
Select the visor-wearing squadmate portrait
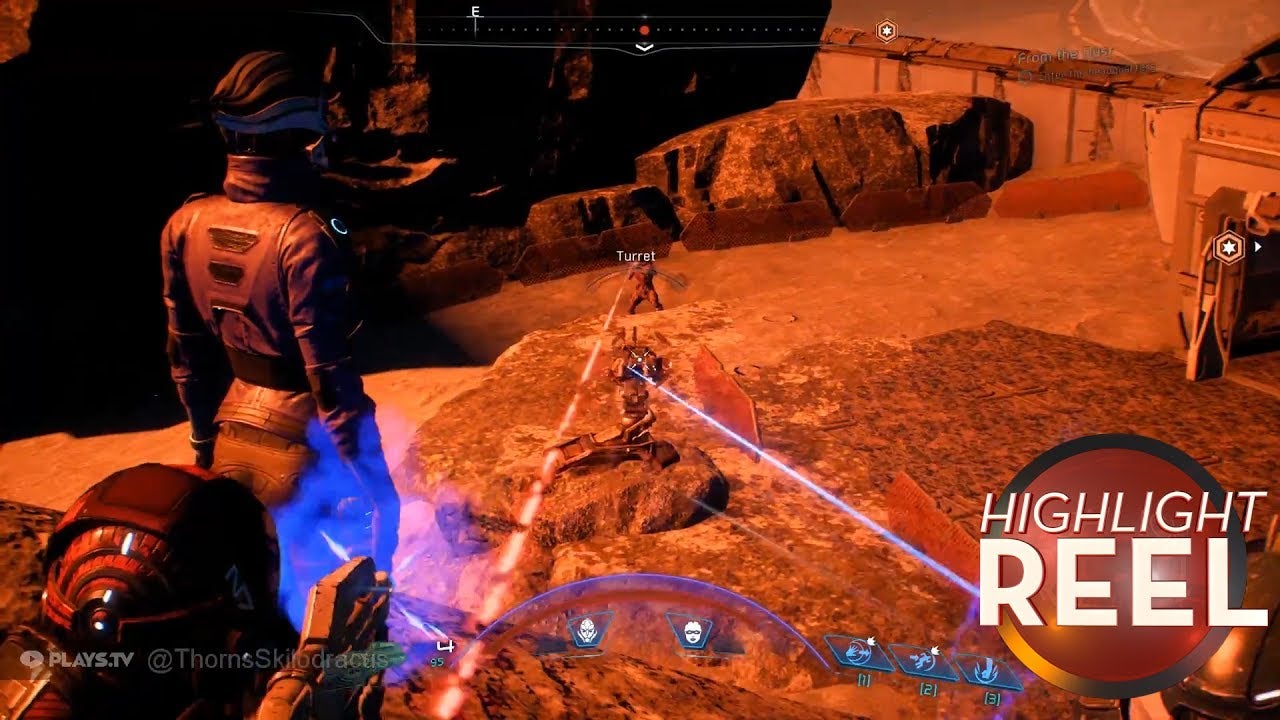690,630
